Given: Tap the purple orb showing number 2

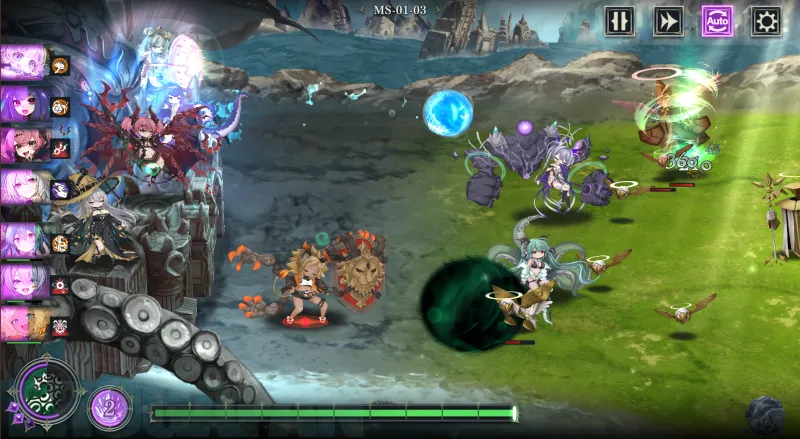Looking at the screenshot, I should (x=109, y=407).
